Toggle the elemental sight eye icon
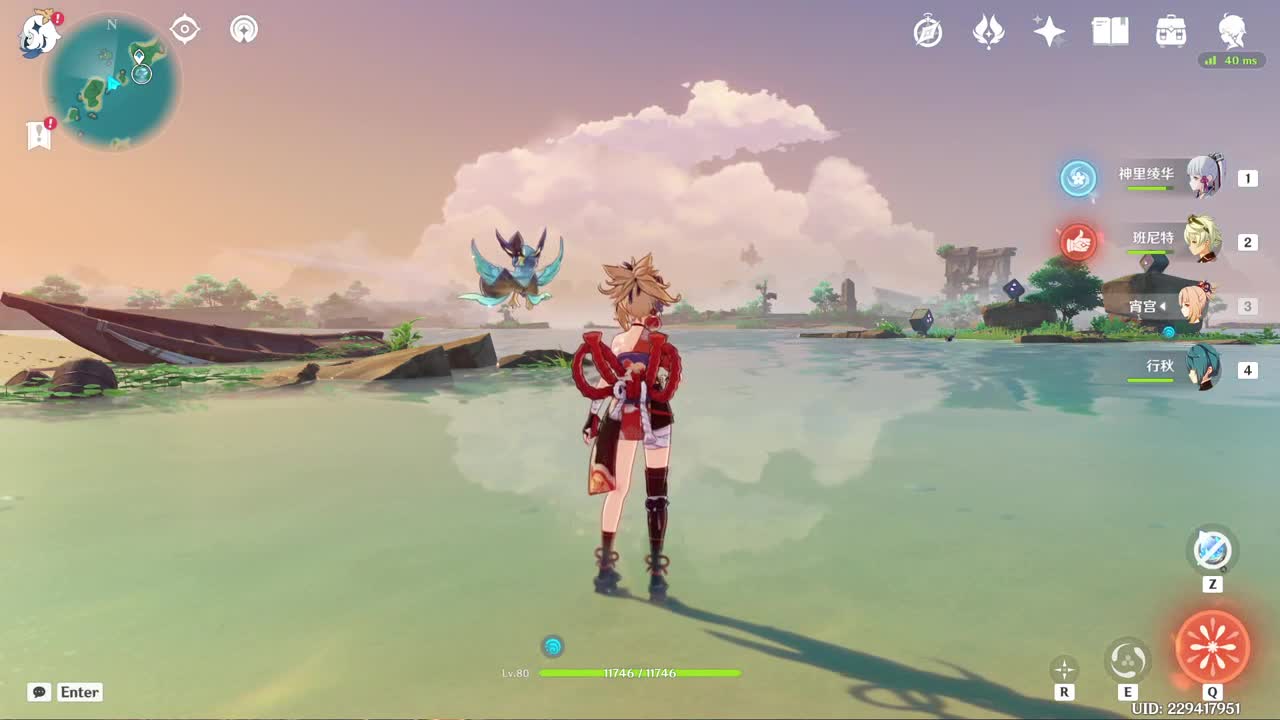1280x720 pixels. [185, 30]
